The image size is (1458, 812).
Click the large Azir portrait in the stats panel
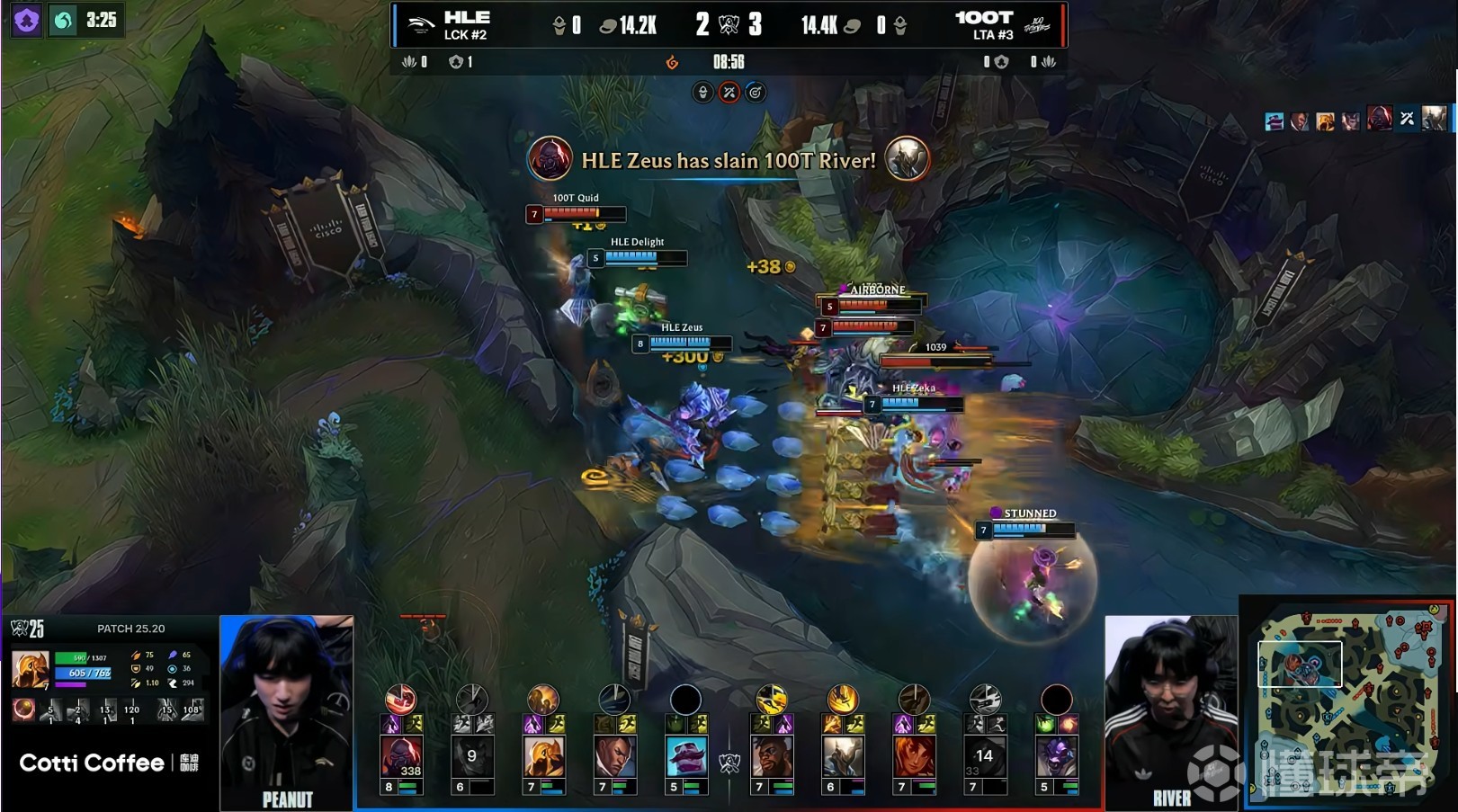point(31,671)
